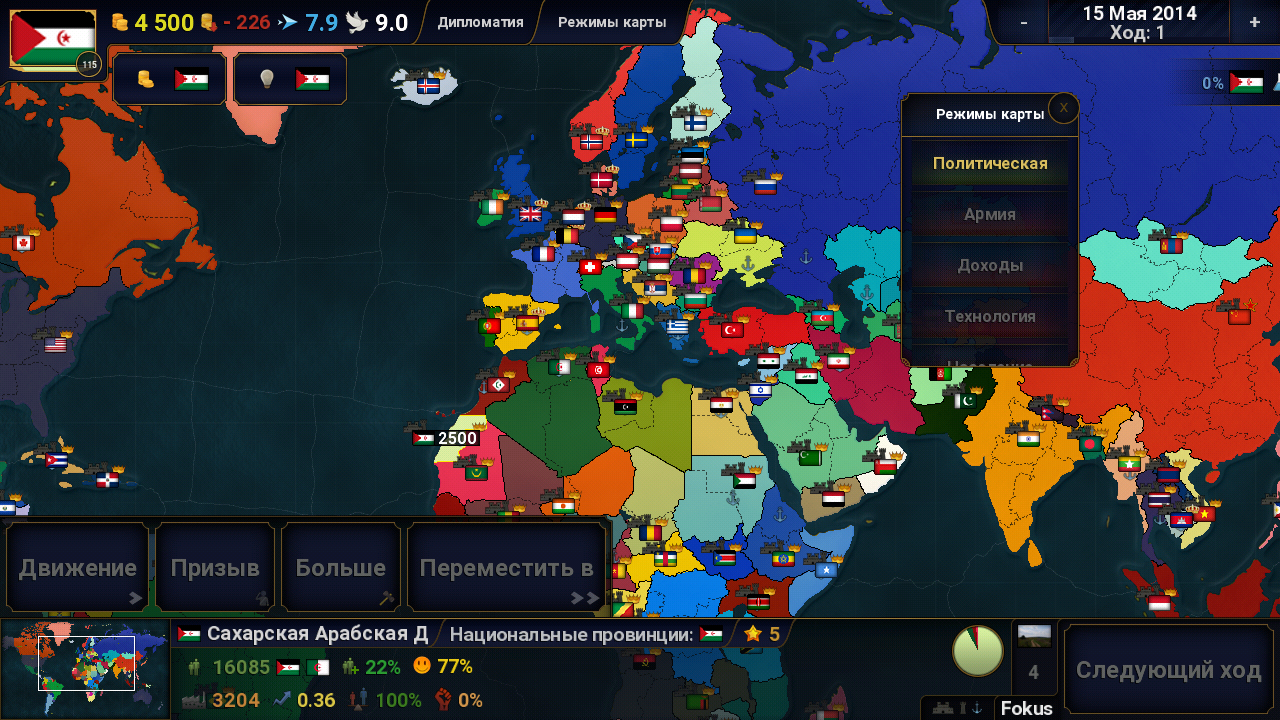Open the lightbulb technology button
The image size is (1280, 720).
click(x=290, y=79)
